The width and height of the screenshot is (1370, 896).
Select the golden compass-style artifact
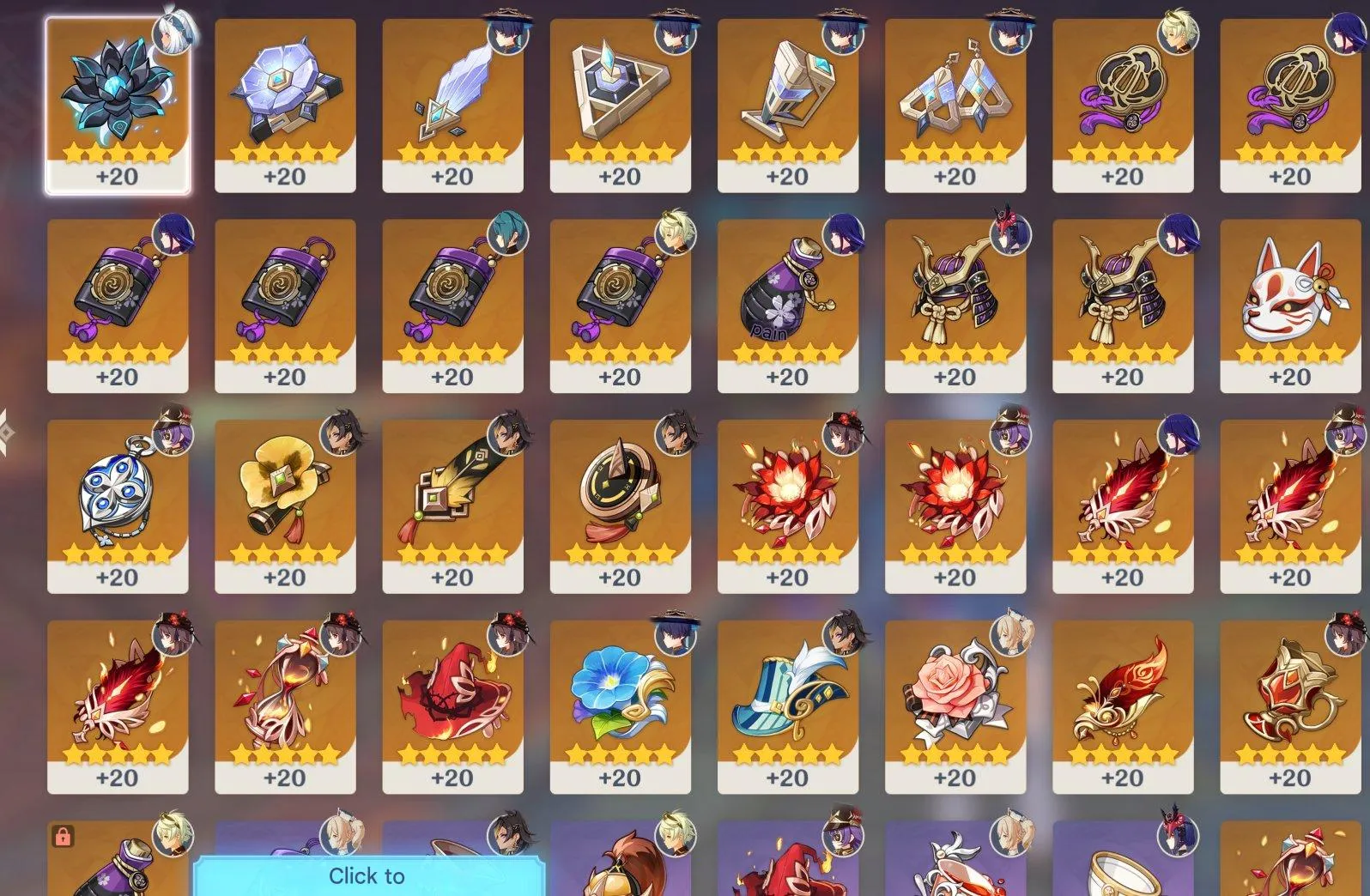pyautogui.click(x=618, y=498)
